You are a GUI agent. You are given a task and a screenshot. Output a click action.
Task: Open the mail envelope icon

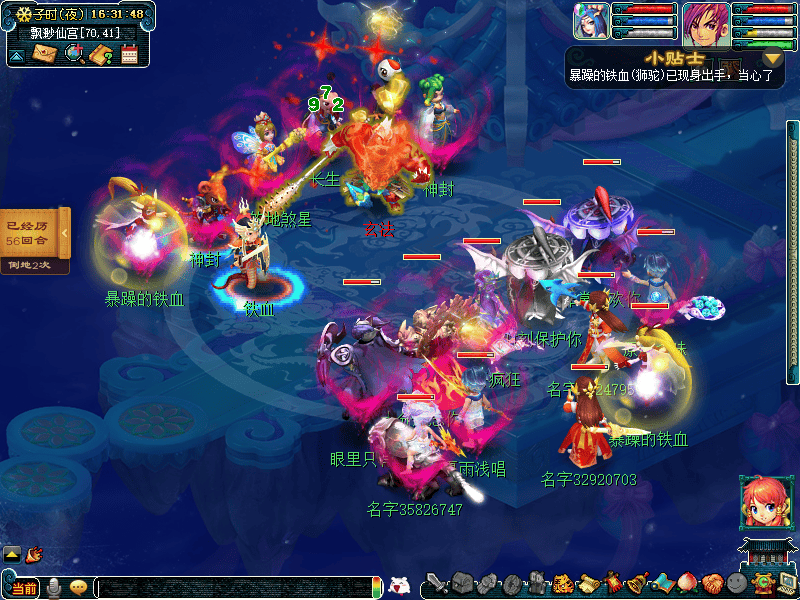point(44,54)
